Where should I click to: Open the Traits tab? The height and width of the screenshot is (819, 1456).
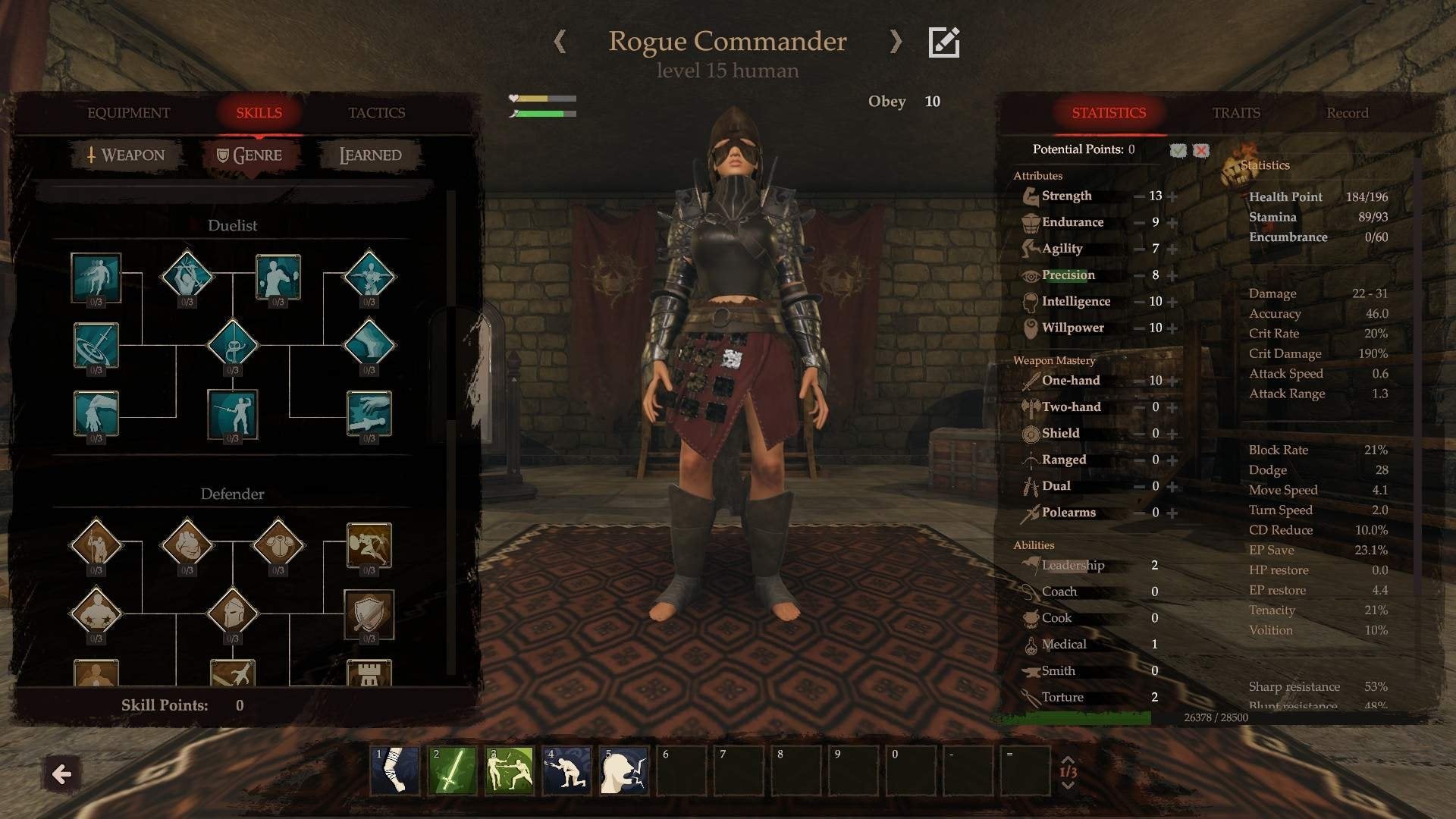pyautogui.click(x=1235, y=113)
